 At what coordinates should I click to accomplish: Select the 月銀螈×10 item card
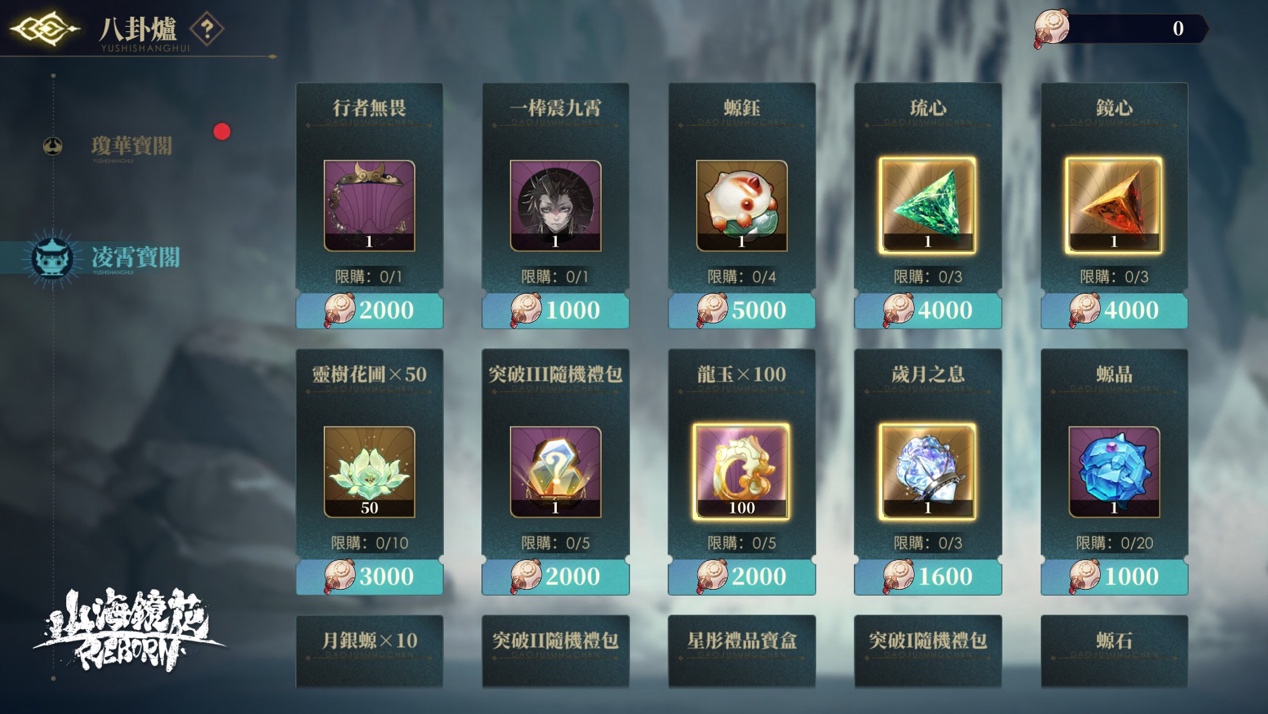point(370,650)
